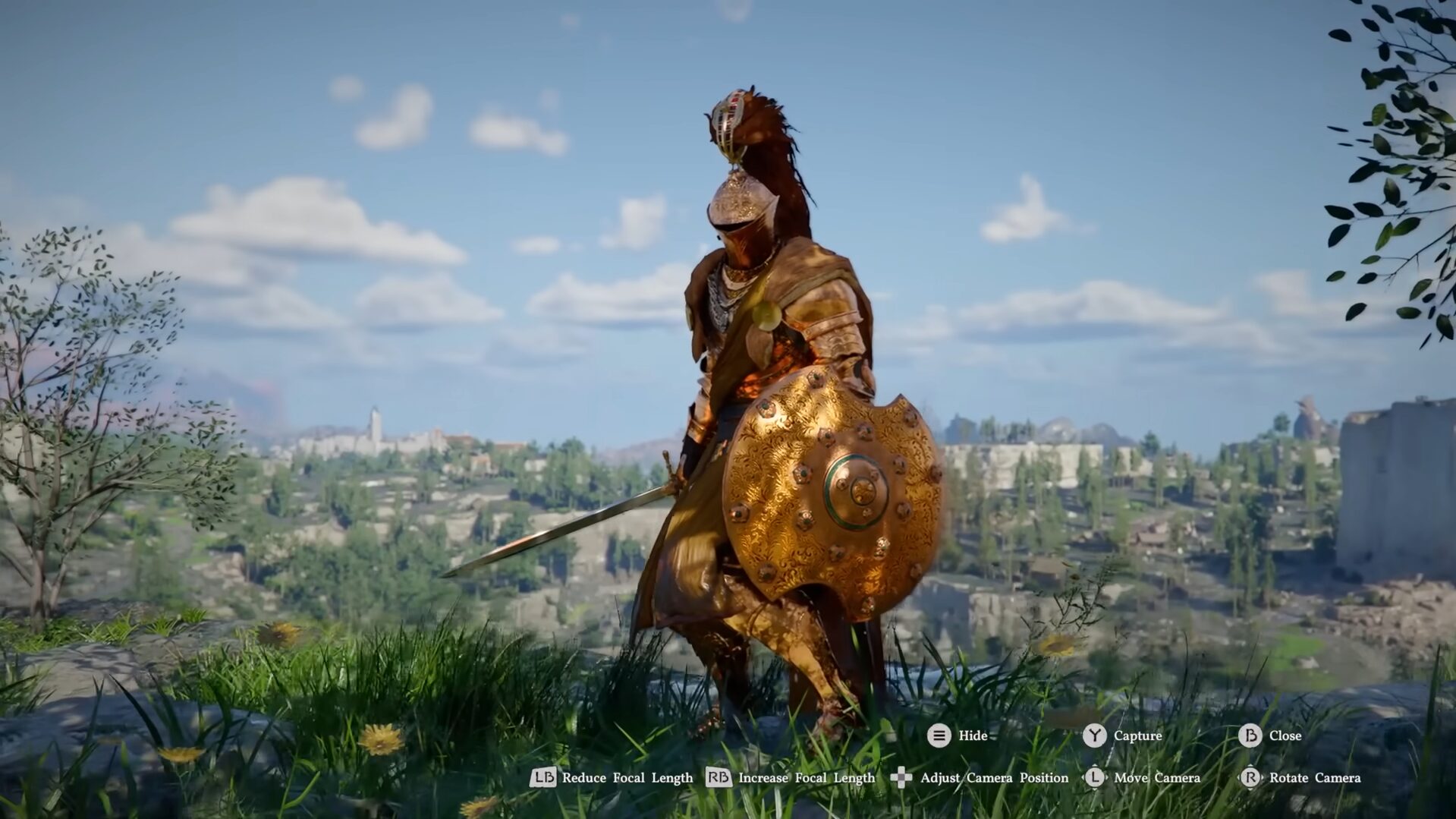Screen dimensions: 1456x819
Task: Click the Adjust Camera Position label
Action: (x=994, y=778)
